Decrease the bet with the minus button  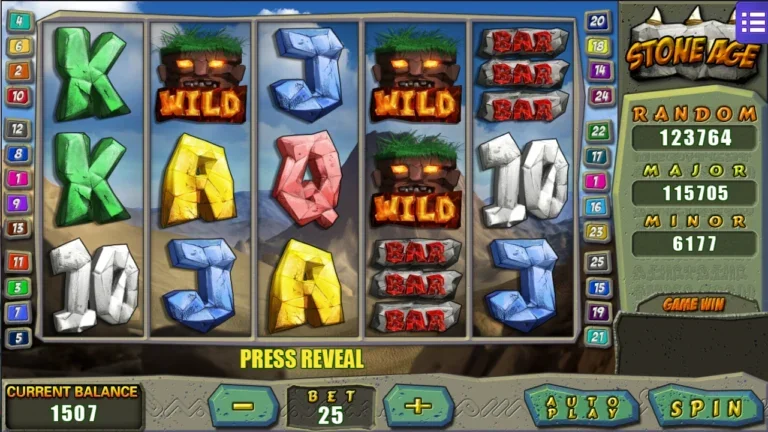pyautogui.click(x=244, y=406)
